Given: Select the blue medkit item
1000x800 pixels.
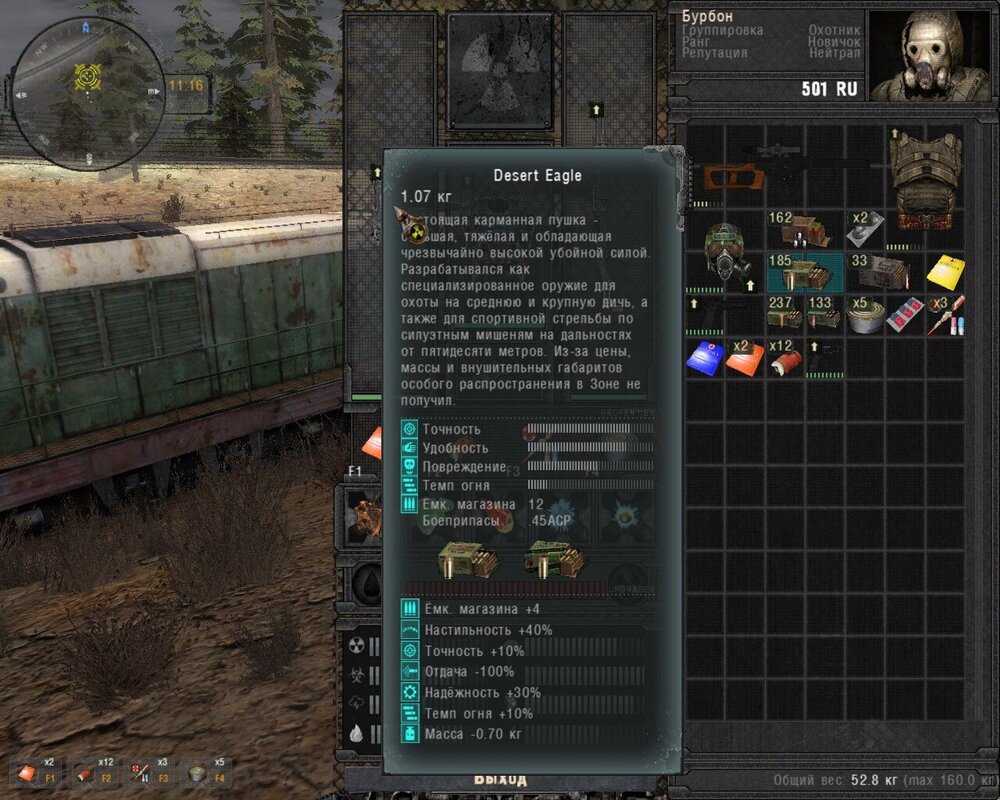Looking at the screenshot, I should (x=705, y=356).
